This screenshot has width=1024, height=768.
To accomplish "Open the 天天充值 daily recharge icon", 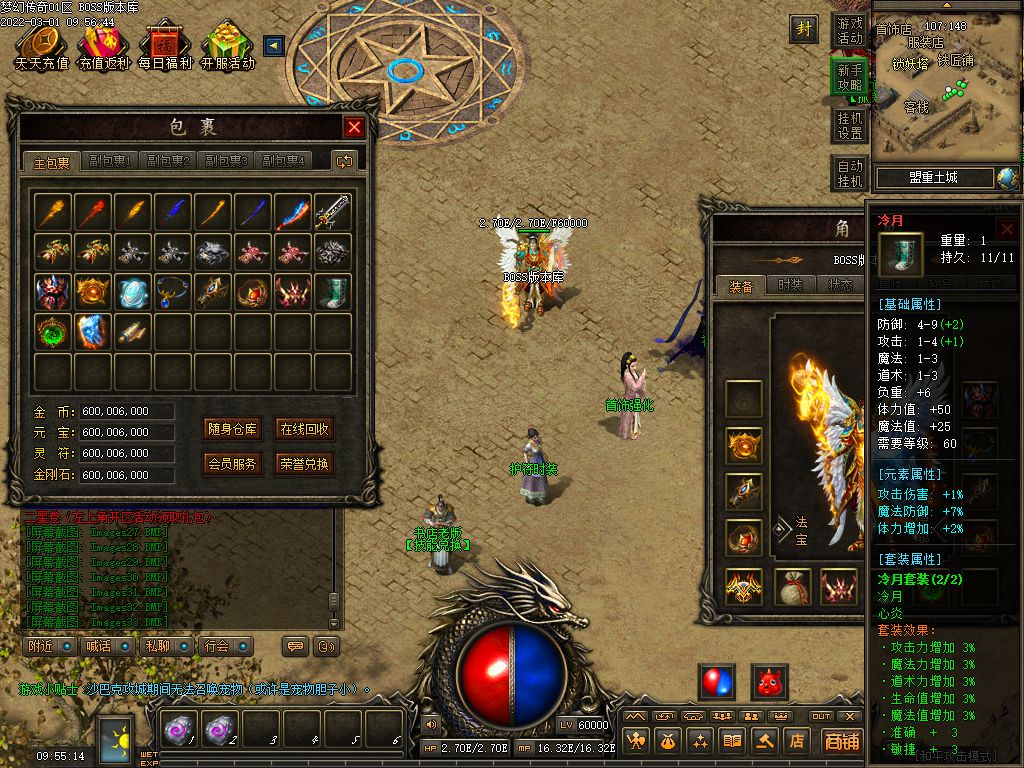I will click(x=41, y=46).
